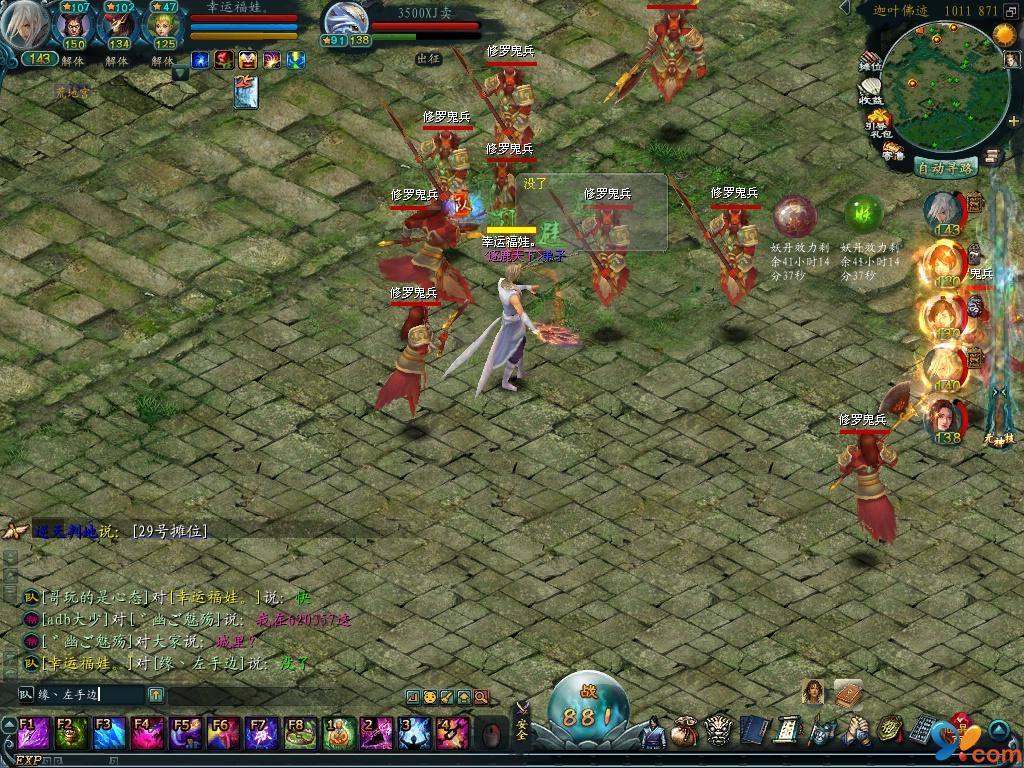Click the magnifier icon above the hotbar
1024x768 pixels.
481,696
